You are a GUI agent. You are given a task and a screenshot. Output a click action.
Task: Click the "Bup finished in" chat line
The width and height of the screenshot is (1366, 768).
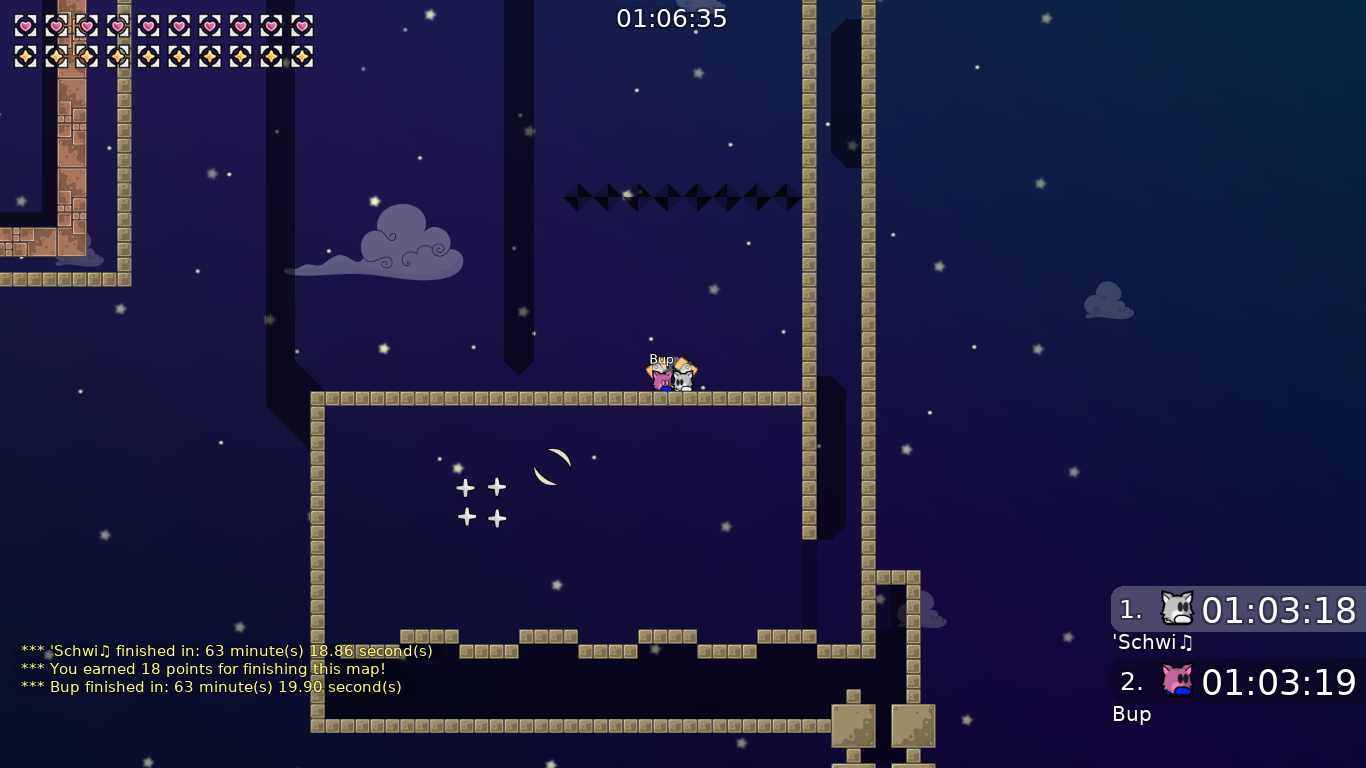tap(211, 687)
